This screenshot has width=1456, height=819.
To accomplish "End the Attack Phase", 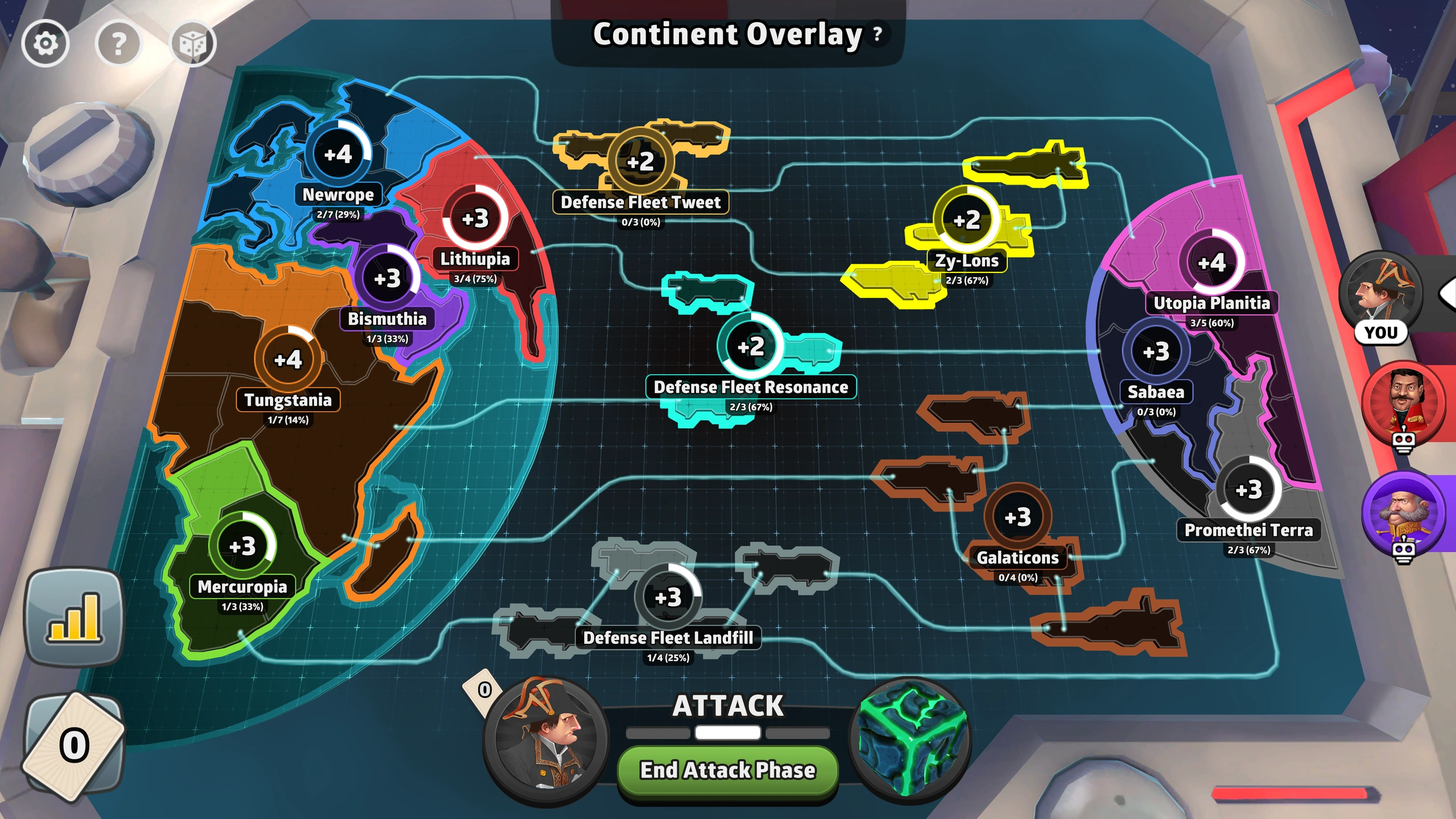I will tap(727, 770).
